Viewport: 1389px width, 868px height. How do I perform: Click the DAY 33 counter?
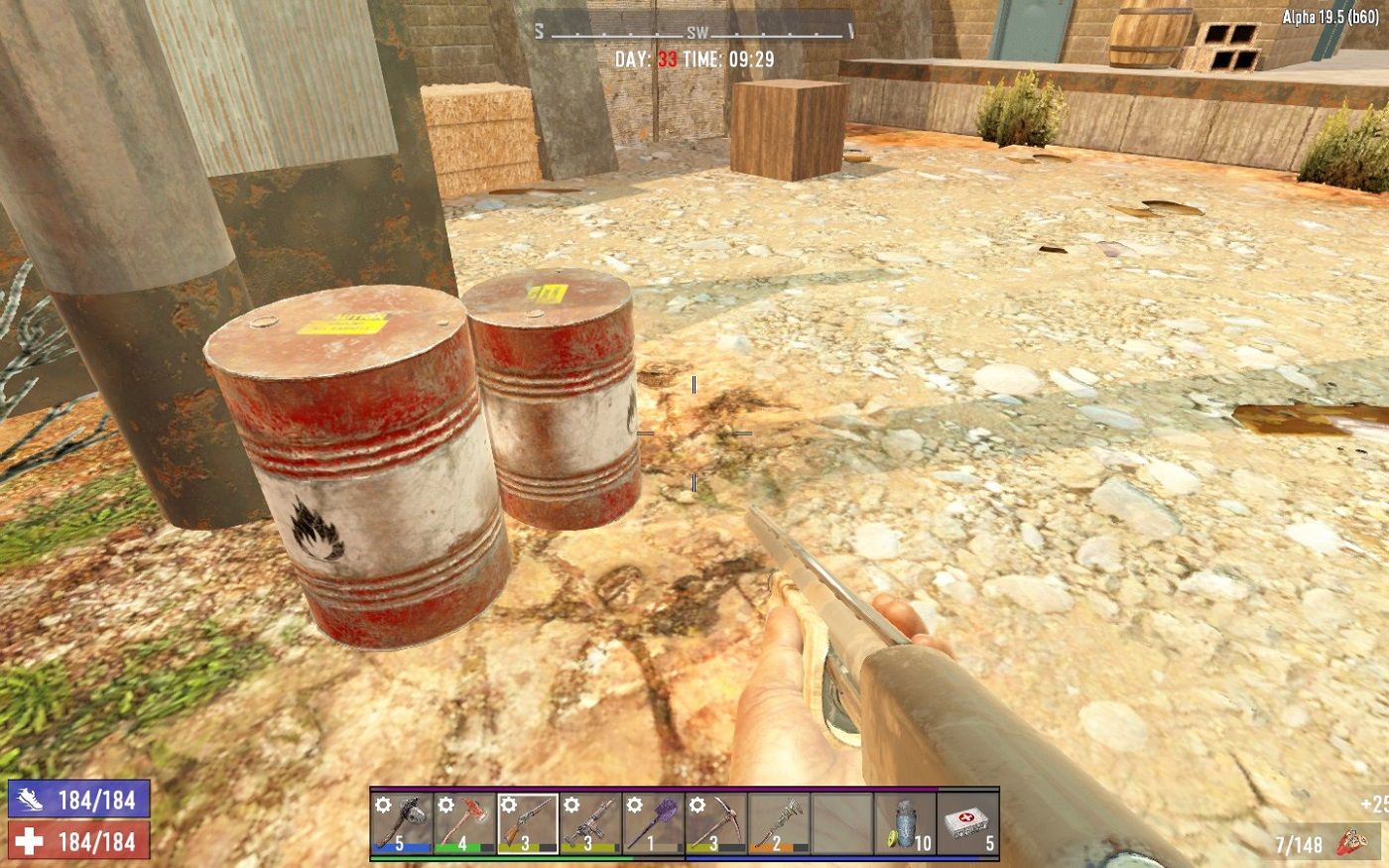(x=648, y=58)
